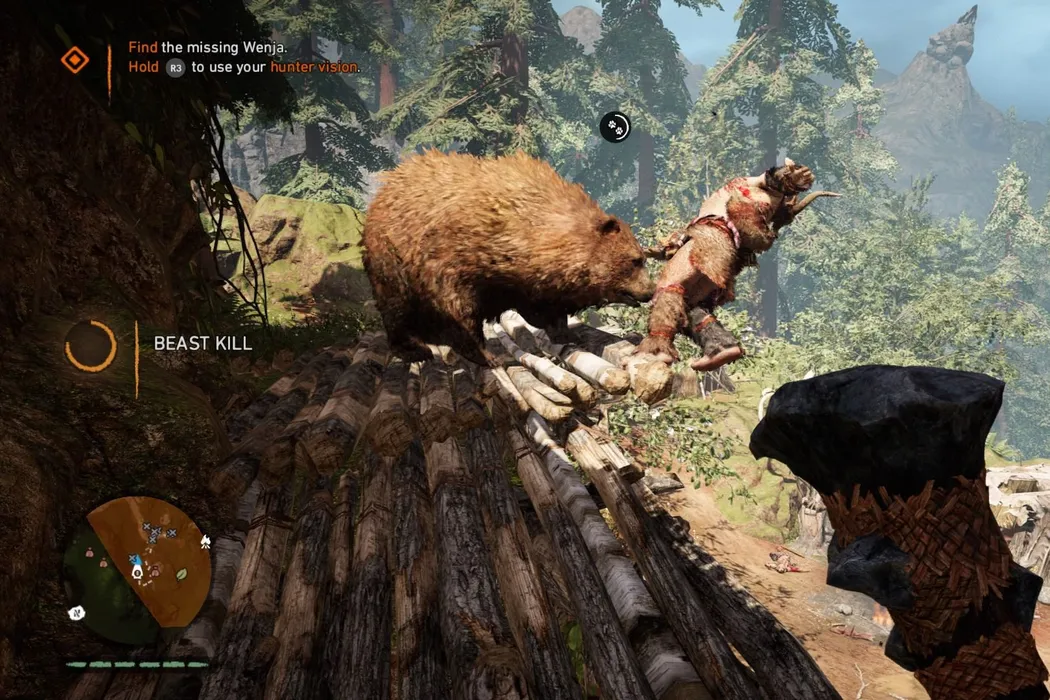Image resolution: width=1050 pixels, height=700 pixels.
Task: Select the Beast Kill circular indicator
Action: 91,346
